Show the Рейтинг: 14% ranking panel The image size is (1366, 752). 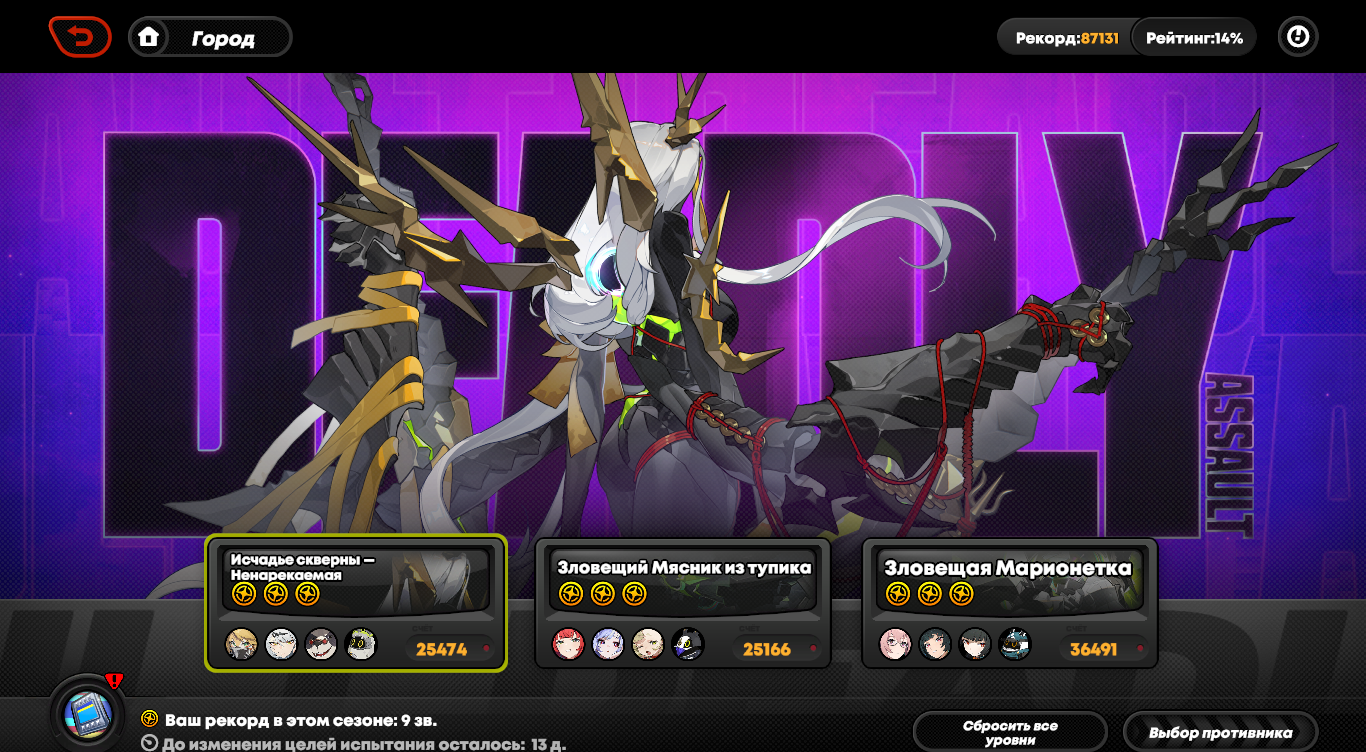point(1194,38)
